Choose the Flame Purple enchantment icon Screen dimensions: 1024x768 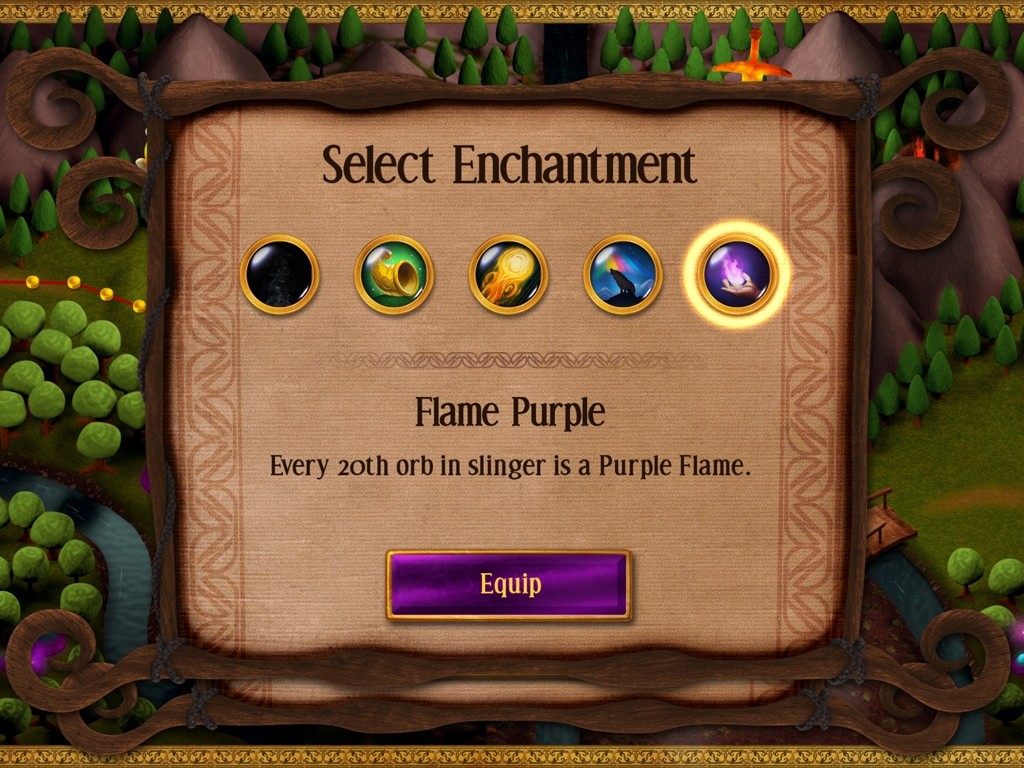coord(737,274)
